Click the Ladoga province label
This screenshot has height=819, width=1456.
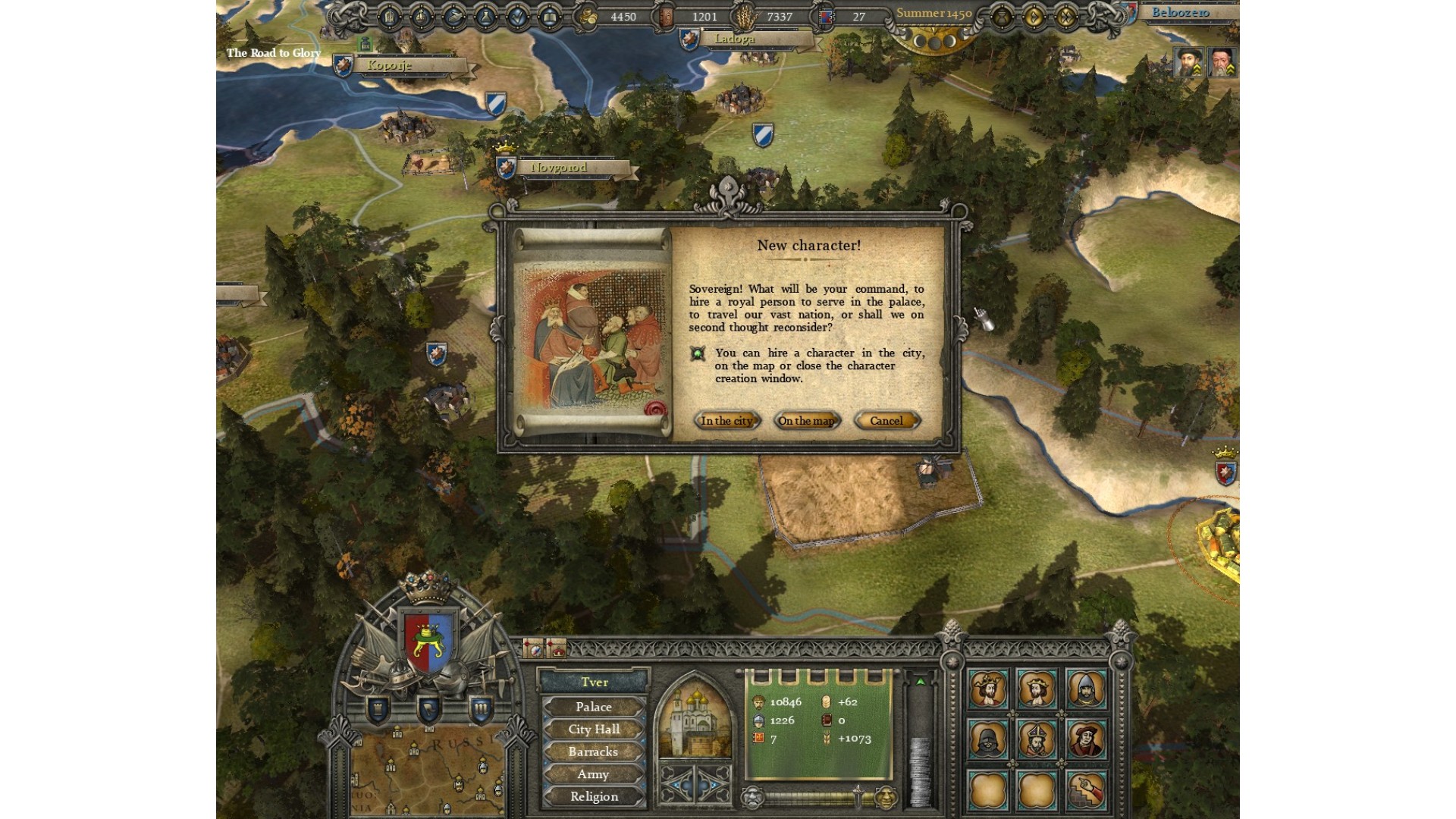click(x=734, y=39)
